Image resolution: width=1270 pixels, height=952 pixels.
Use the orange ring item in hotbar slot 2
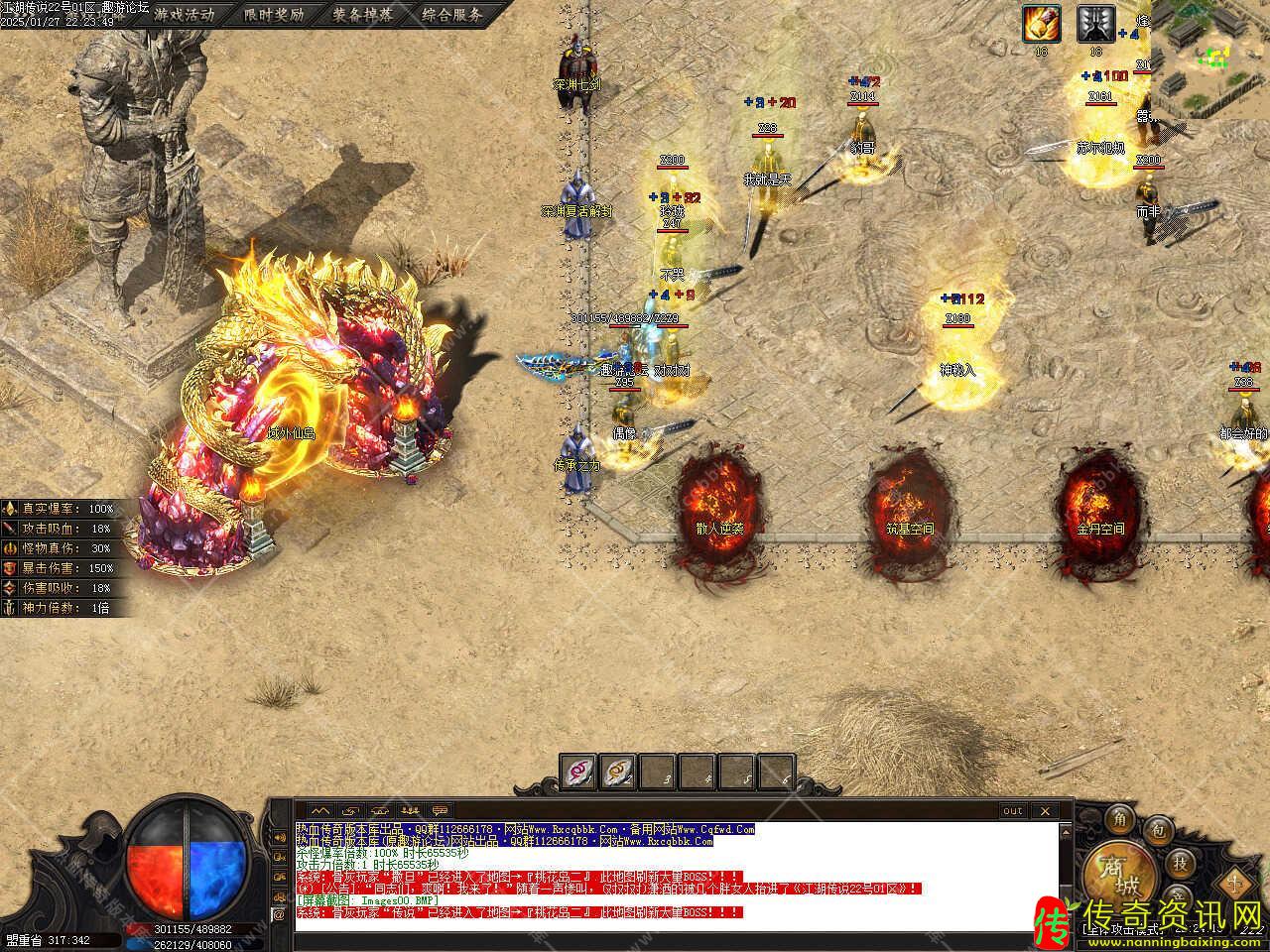(x=618, y=771)
